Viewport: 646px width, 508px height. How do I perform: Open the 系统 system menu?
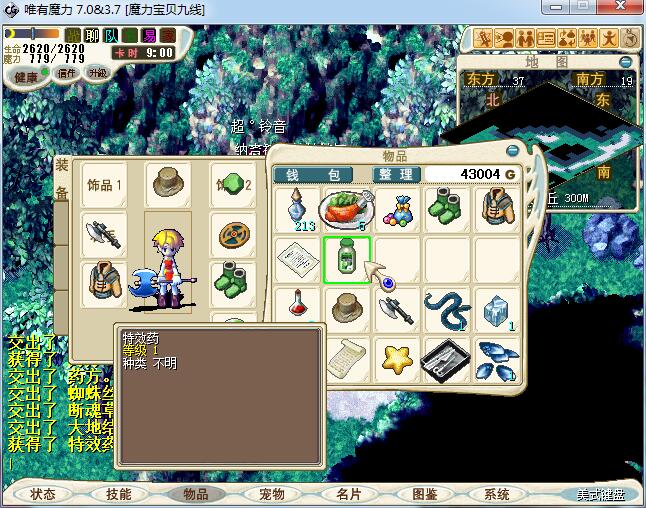(497, 494)
